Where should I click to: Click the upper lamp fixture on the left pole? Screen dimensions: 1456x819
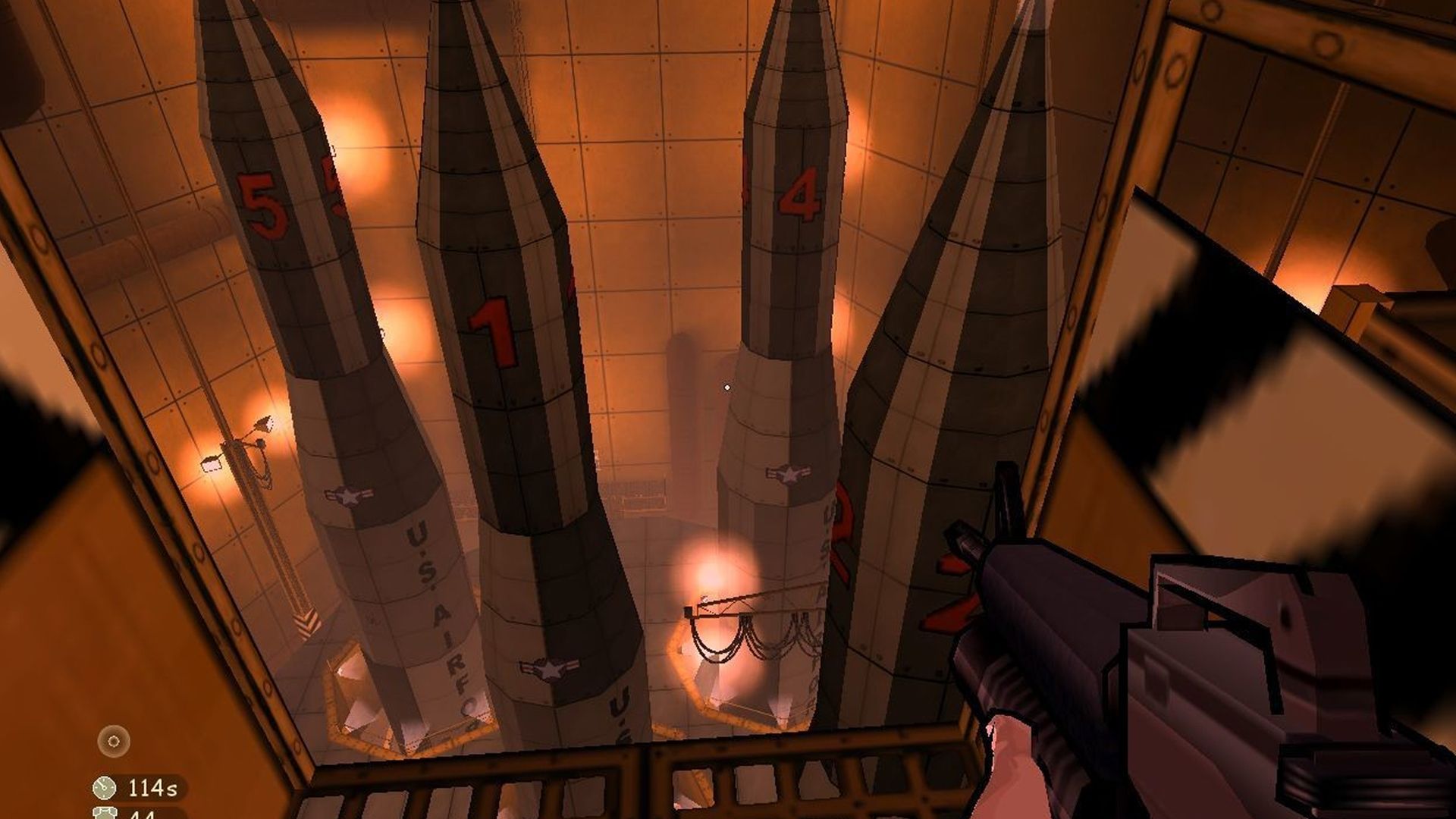(264, 423)
